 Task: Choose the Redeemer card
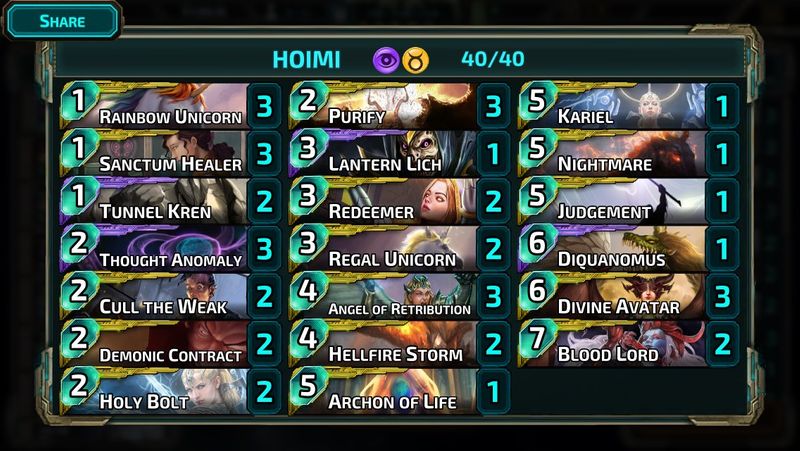pyautogui.click(x=390, y=201)
